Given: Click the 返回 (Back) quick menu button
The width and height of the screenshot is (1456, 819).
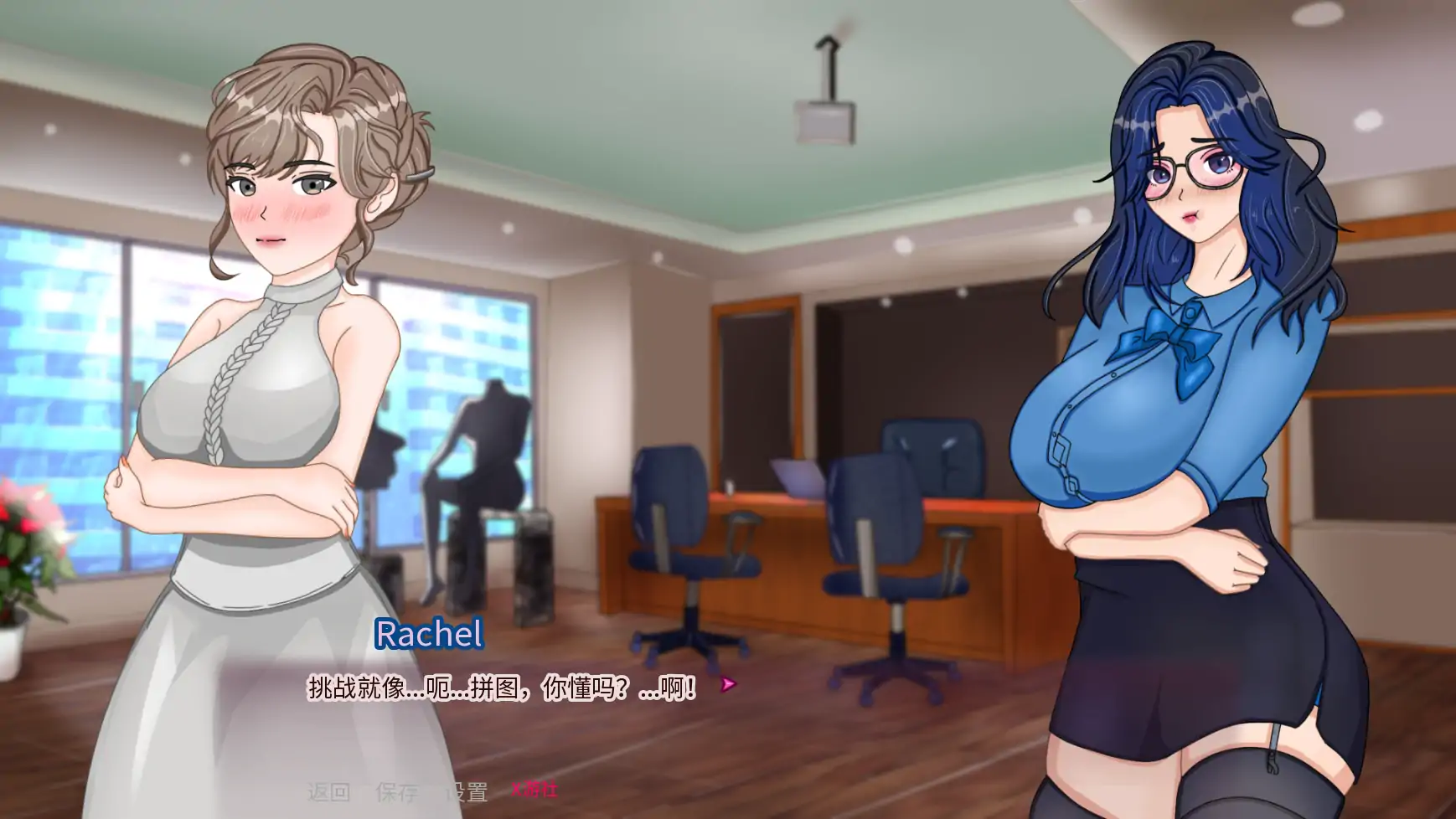Looking at the screenshot, I should [328, 791].
